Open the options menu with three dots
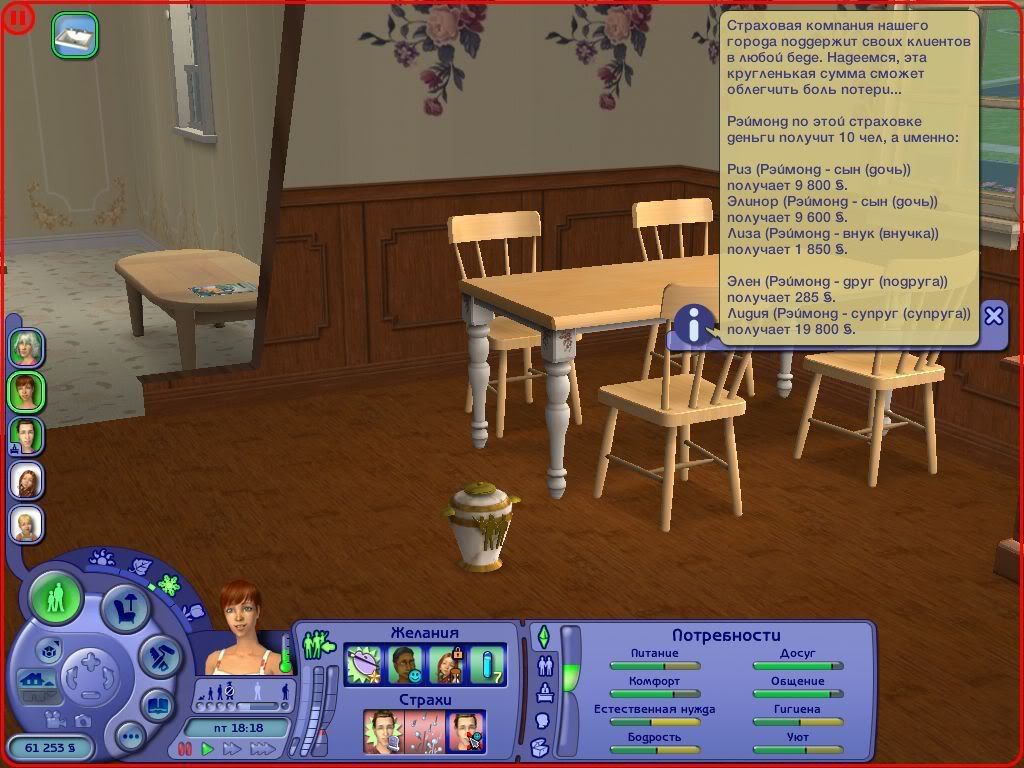Screen dimensions: 1024x768 tap(130, 738)
